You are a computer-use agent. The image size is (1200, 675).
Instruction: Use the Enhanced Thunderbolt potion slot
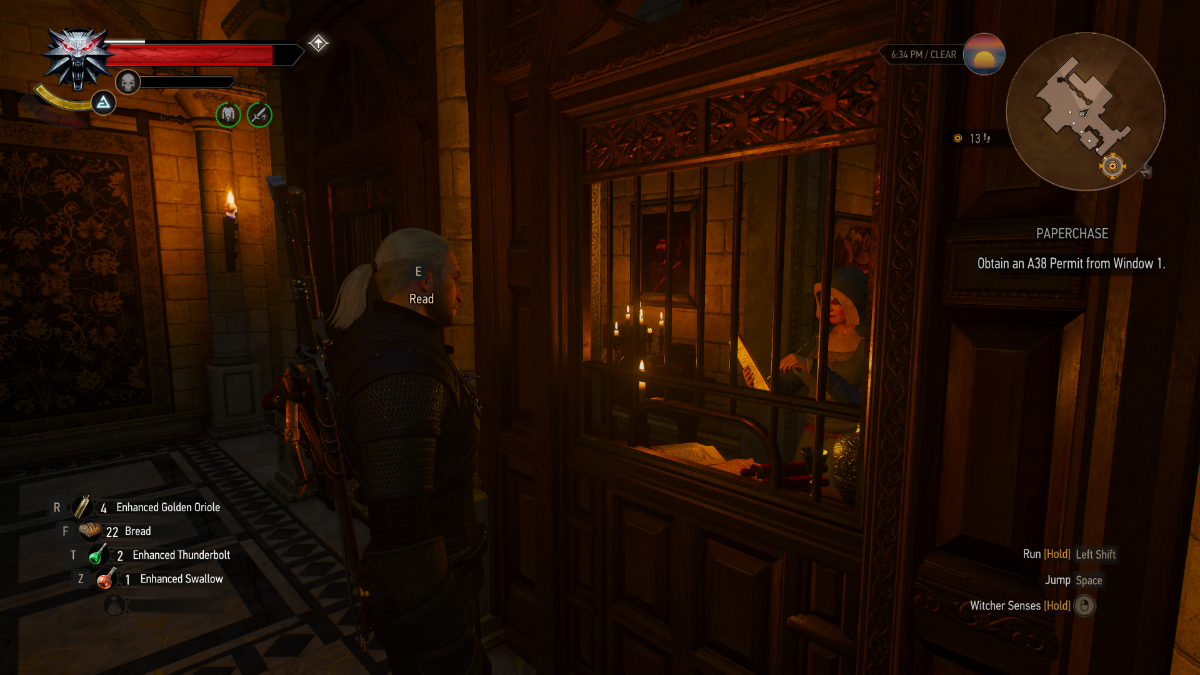coord(97,555)
